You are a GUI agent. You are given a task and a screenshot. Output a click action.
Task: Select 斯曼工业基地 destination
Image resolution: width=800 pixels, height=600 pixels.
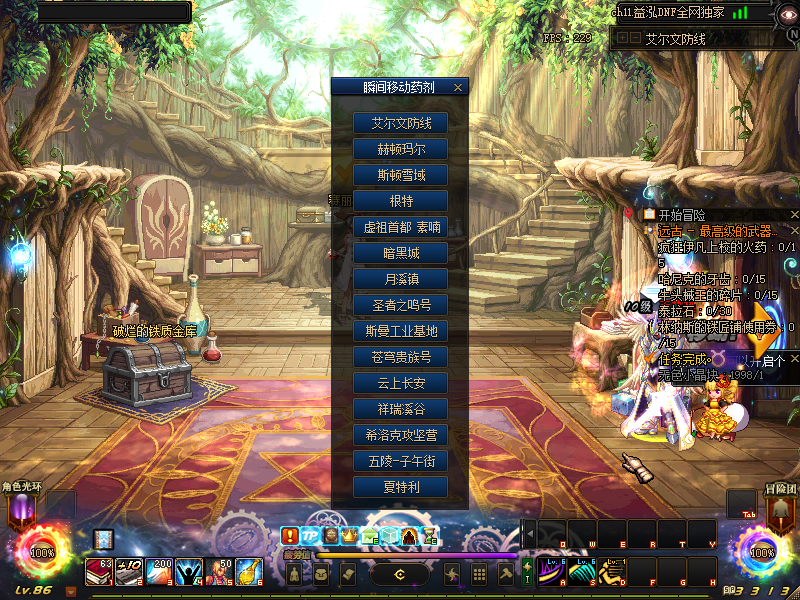[x=400, y=331]
